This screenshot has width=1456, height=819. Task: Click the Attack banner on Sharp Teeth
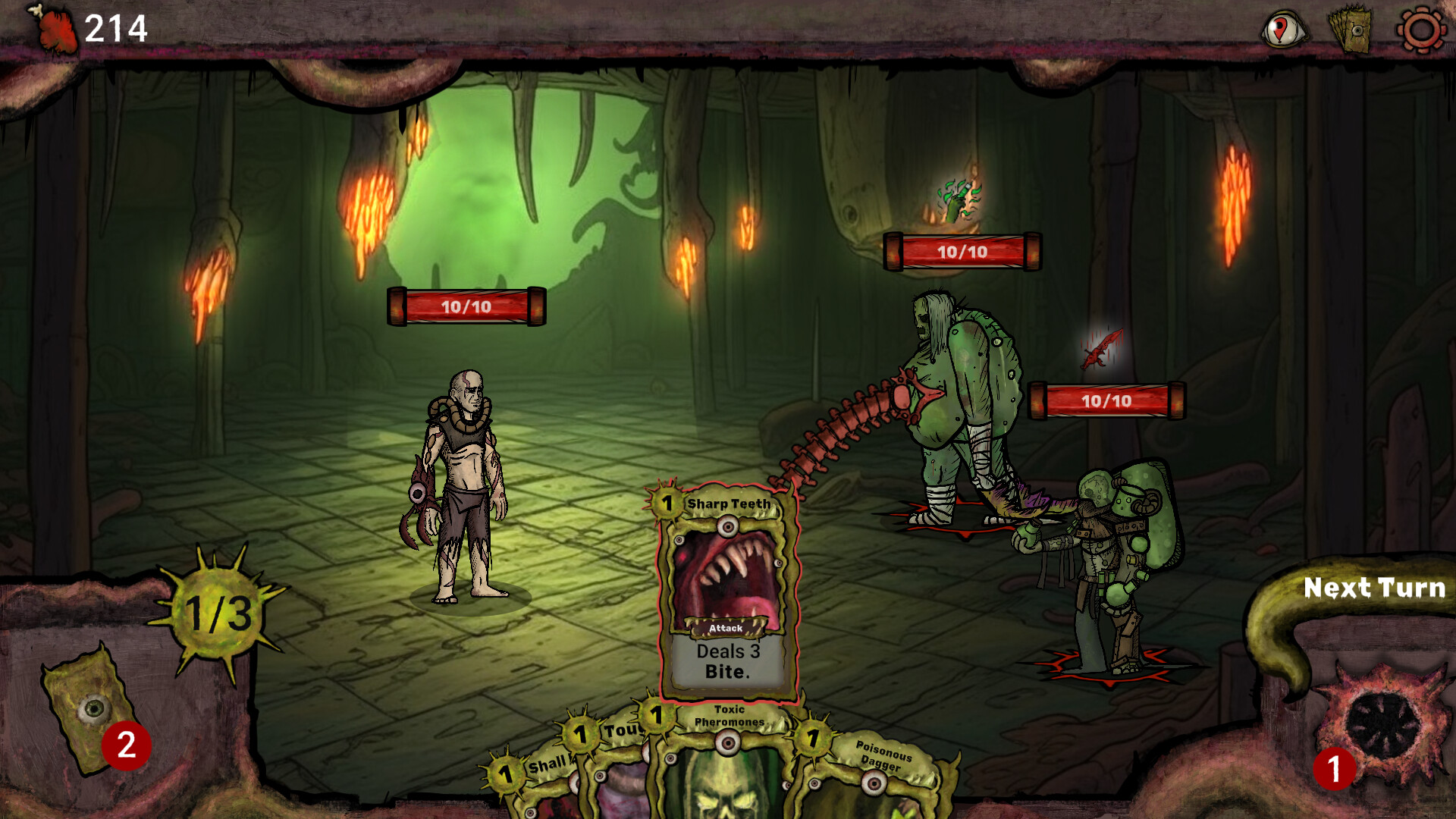(726, 629)
